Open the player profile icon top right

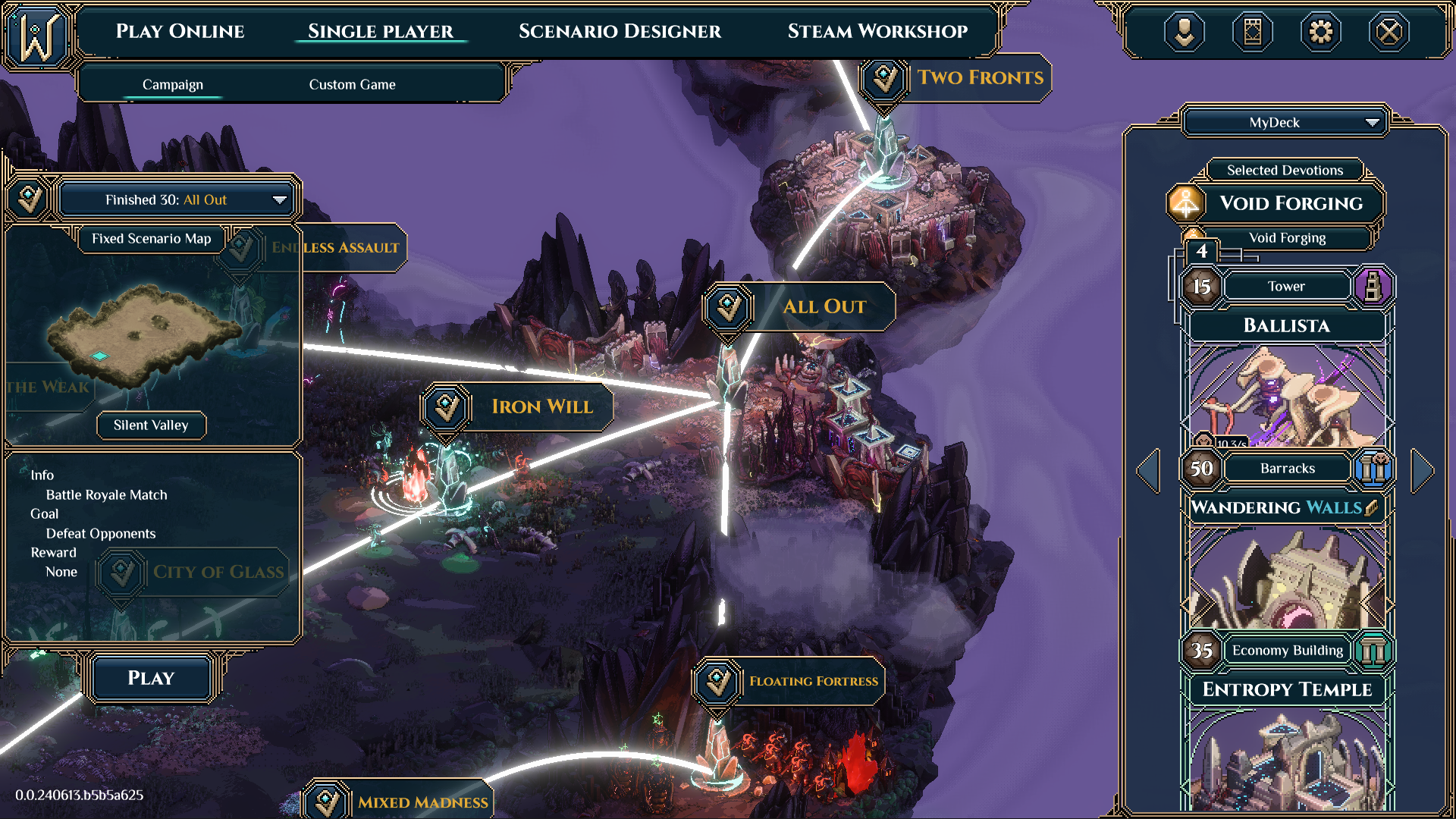click(x=1185, y=32)
